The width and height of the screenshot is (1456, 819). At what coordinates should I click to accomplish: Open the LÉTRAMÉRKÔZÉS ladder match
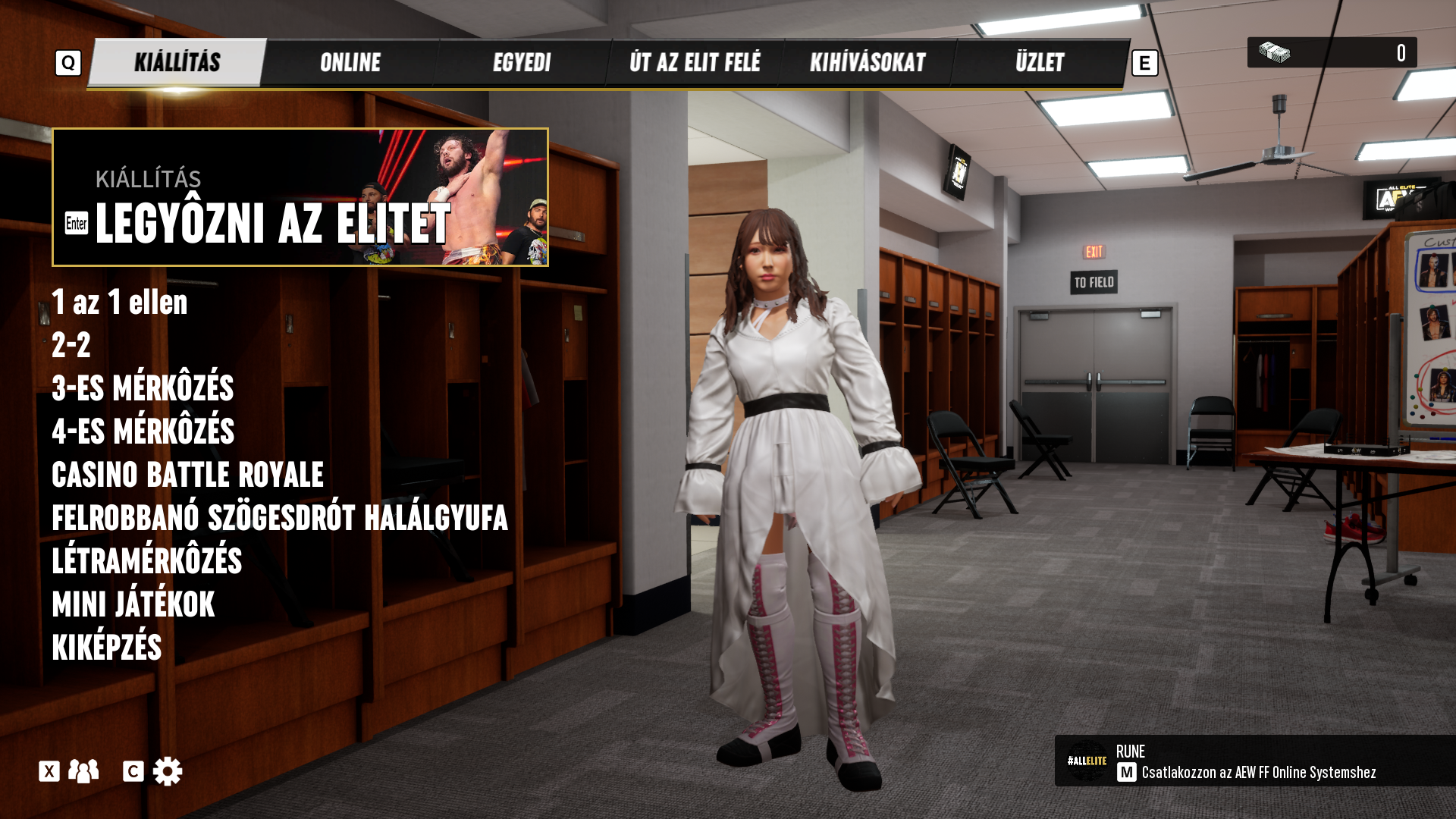pos(146,561)
